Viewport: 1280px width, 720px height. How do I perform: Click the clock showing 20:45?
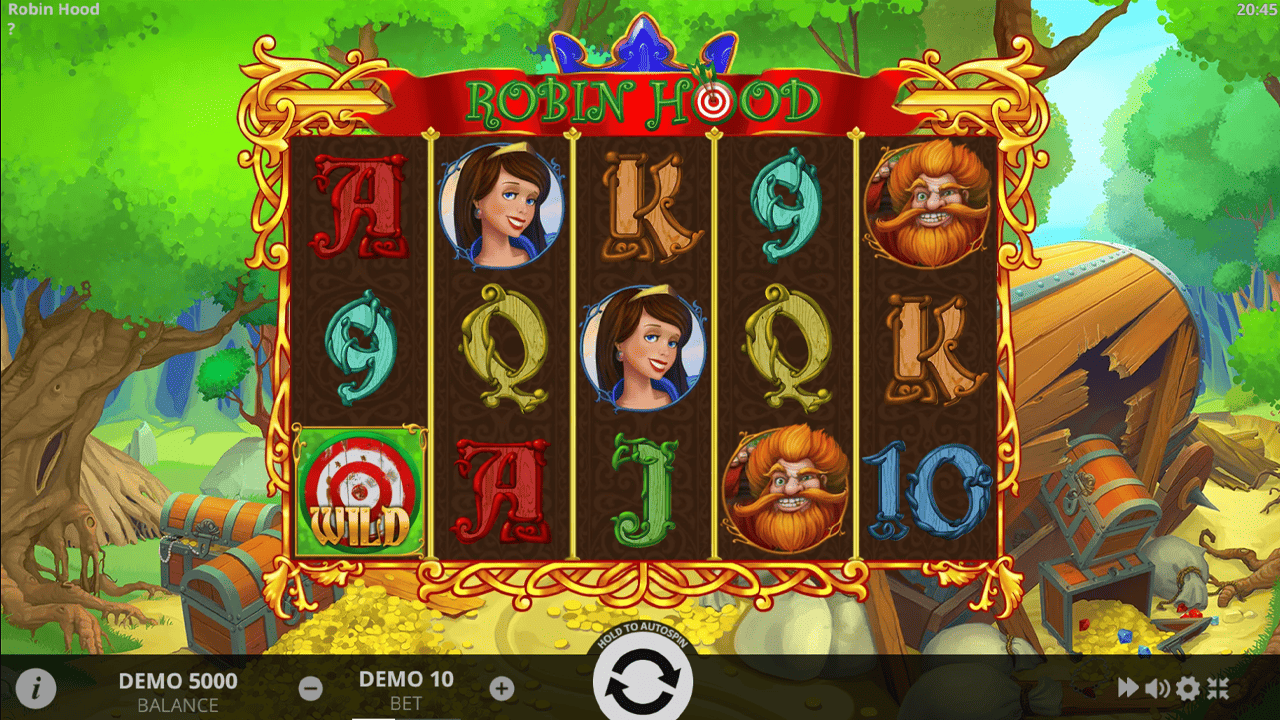coord(1256,10)
